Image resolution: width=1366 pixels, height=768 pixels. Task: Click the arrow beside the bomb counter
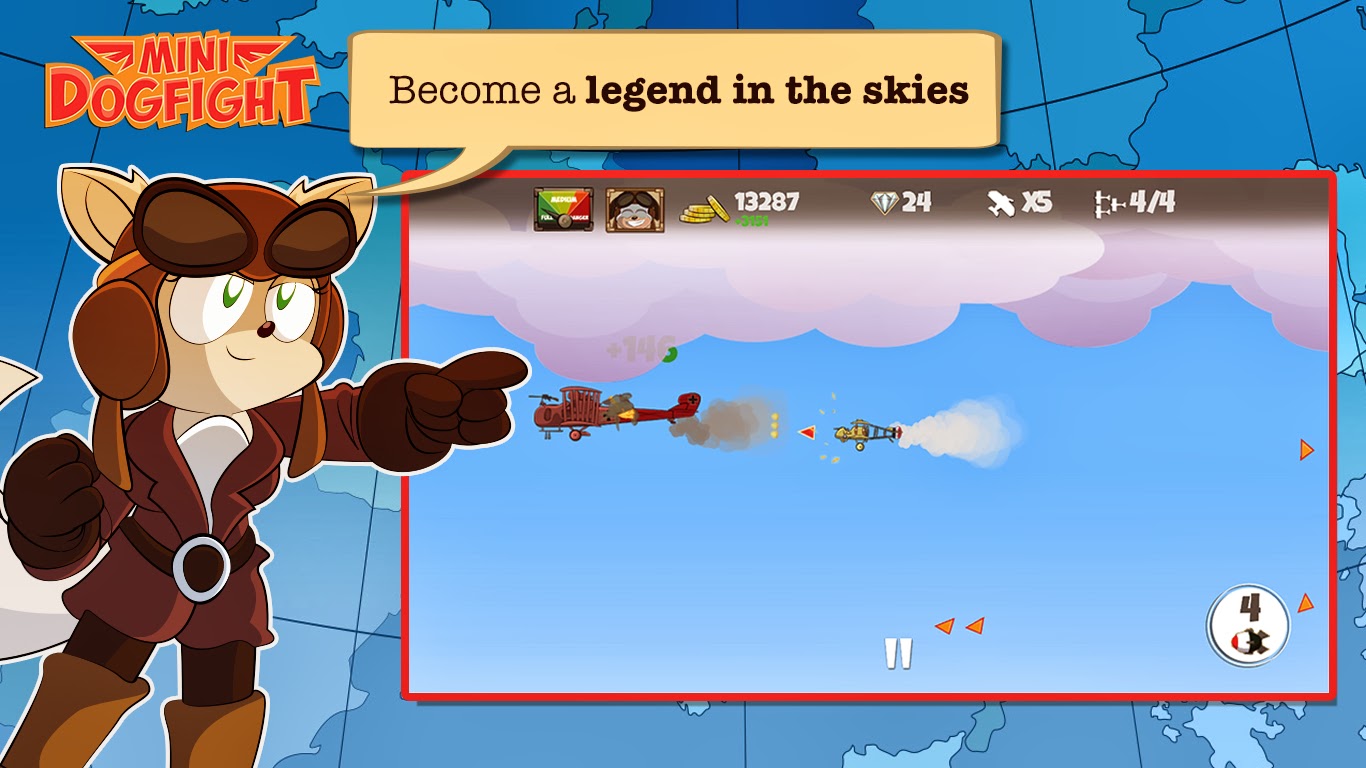1305,604
